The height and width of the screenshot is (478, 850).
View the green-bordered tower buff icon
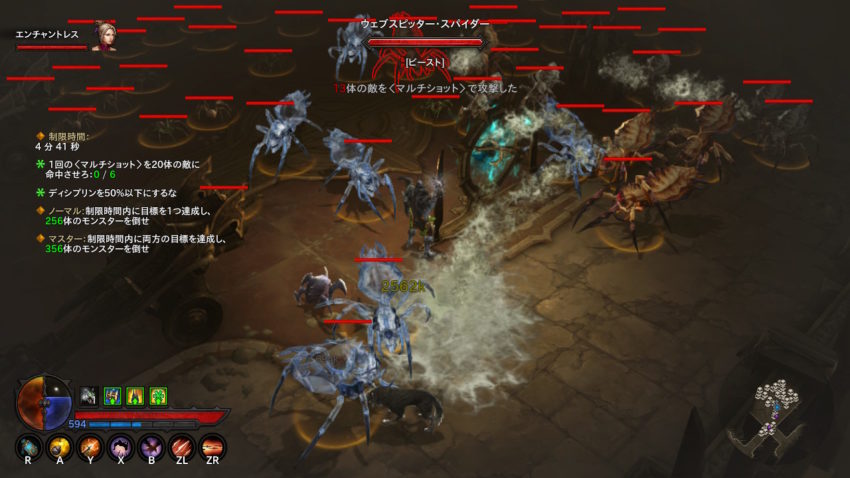click(x=135, y=396)
